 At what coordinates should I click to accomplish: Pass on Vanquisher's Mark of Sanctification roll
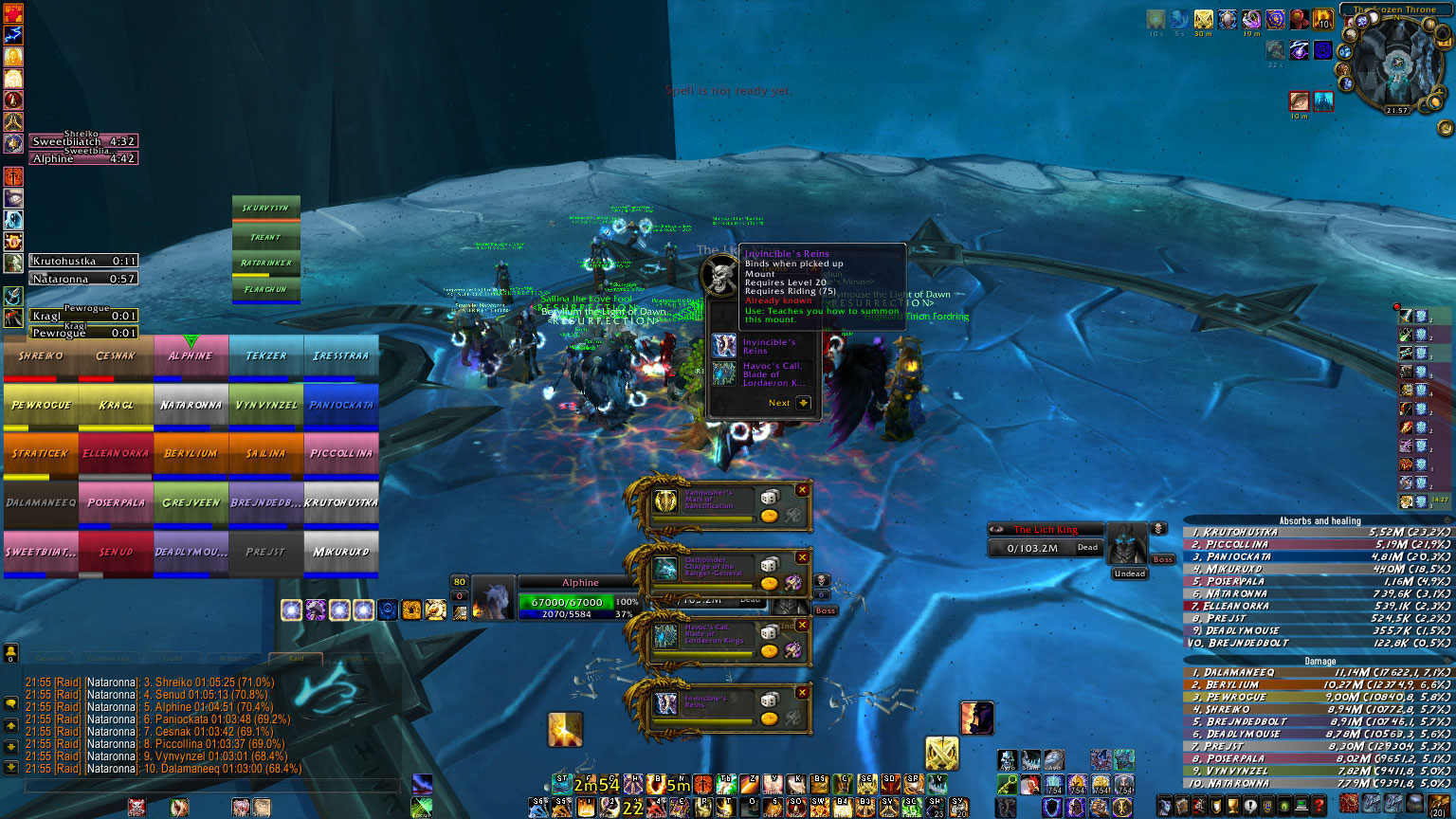[803, 490]
